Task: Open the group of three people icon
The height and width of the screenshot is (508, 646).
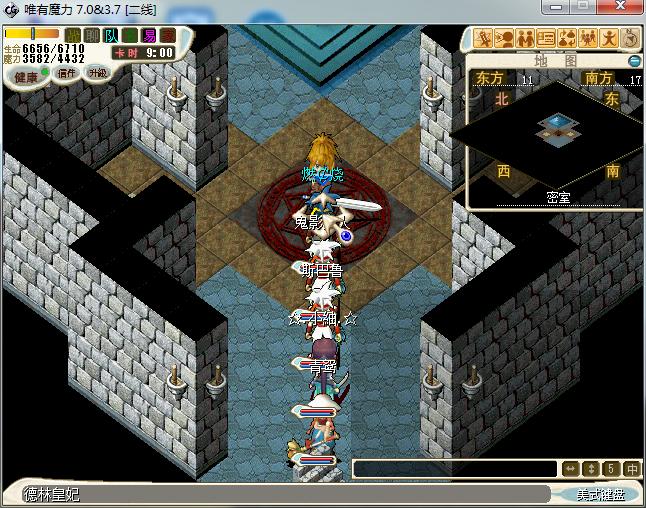Action: click(588, 39)
